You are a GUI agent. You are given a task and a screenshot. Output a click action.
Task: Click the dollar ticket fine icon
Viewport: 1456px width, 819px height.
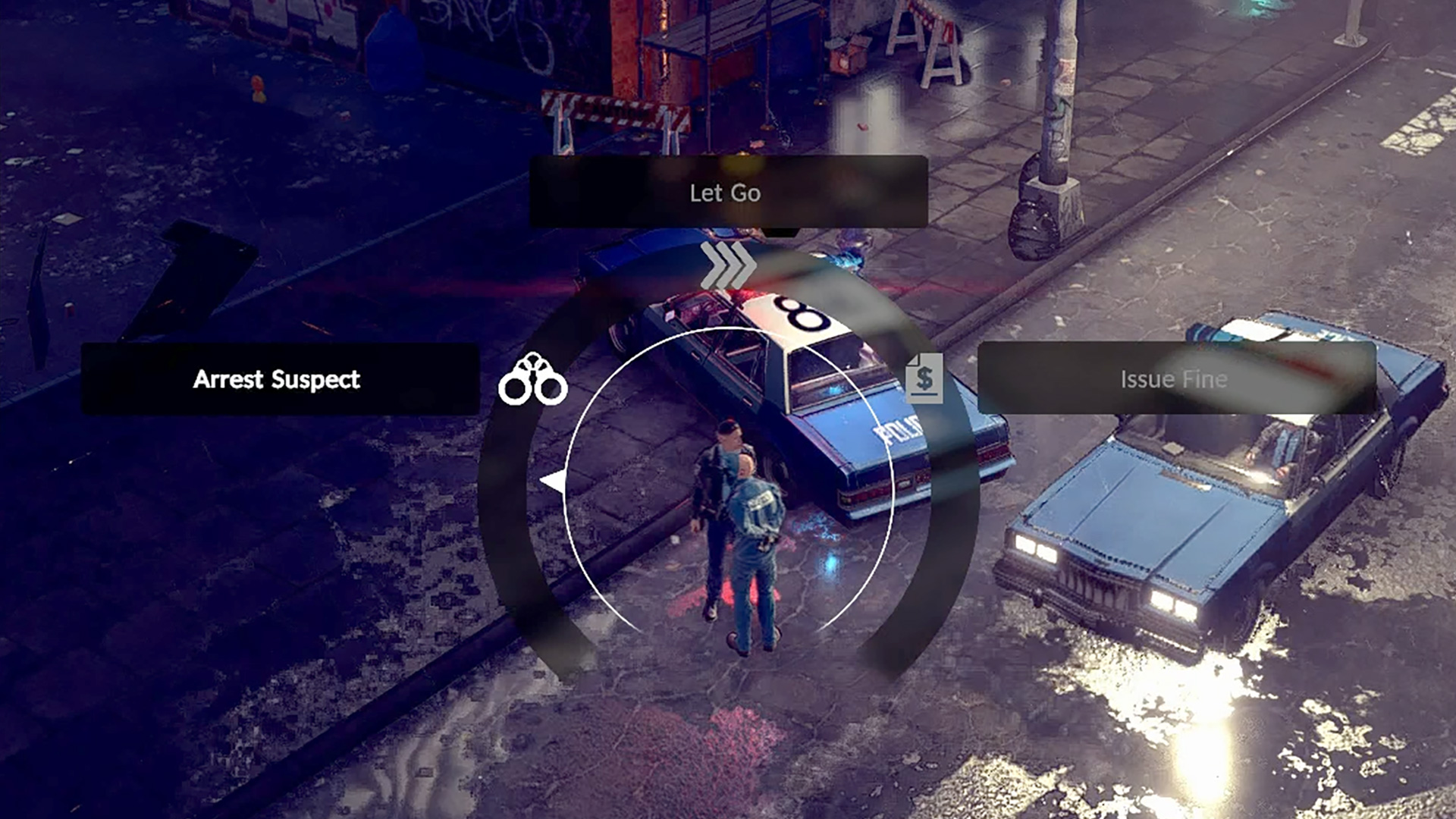pos(924,378)
